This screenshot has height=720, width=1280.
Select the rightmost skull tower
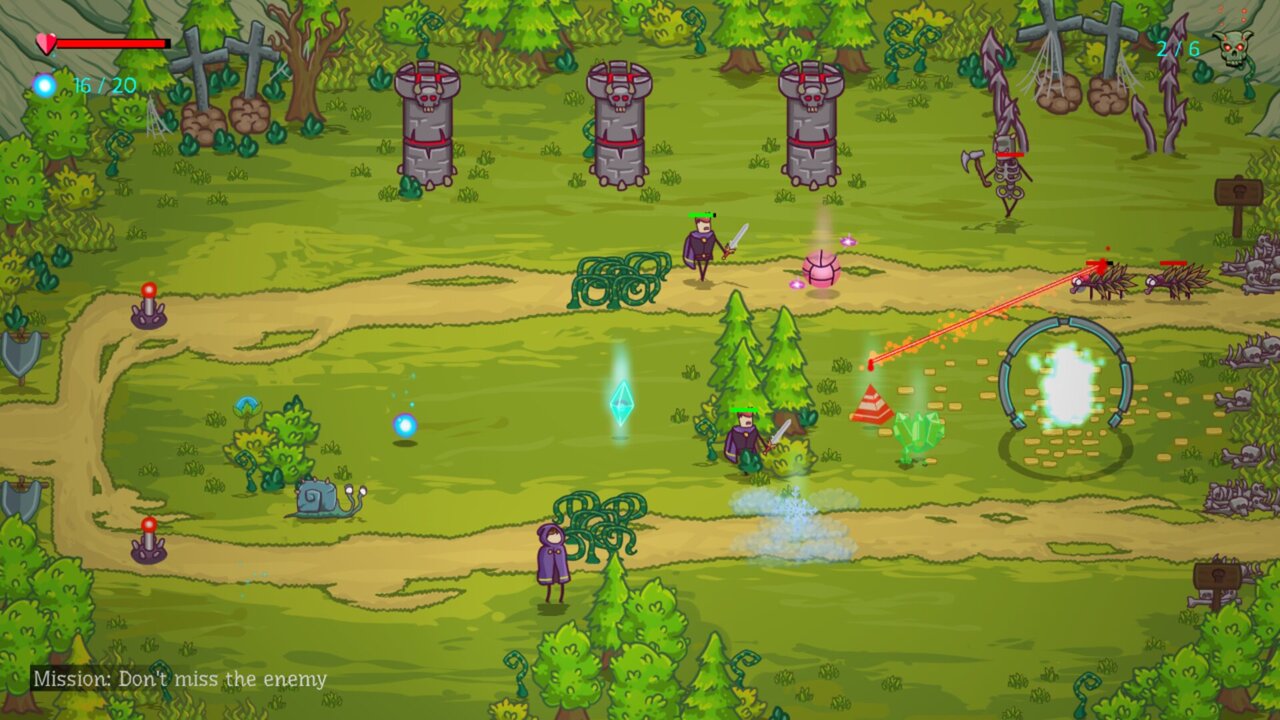810,125
